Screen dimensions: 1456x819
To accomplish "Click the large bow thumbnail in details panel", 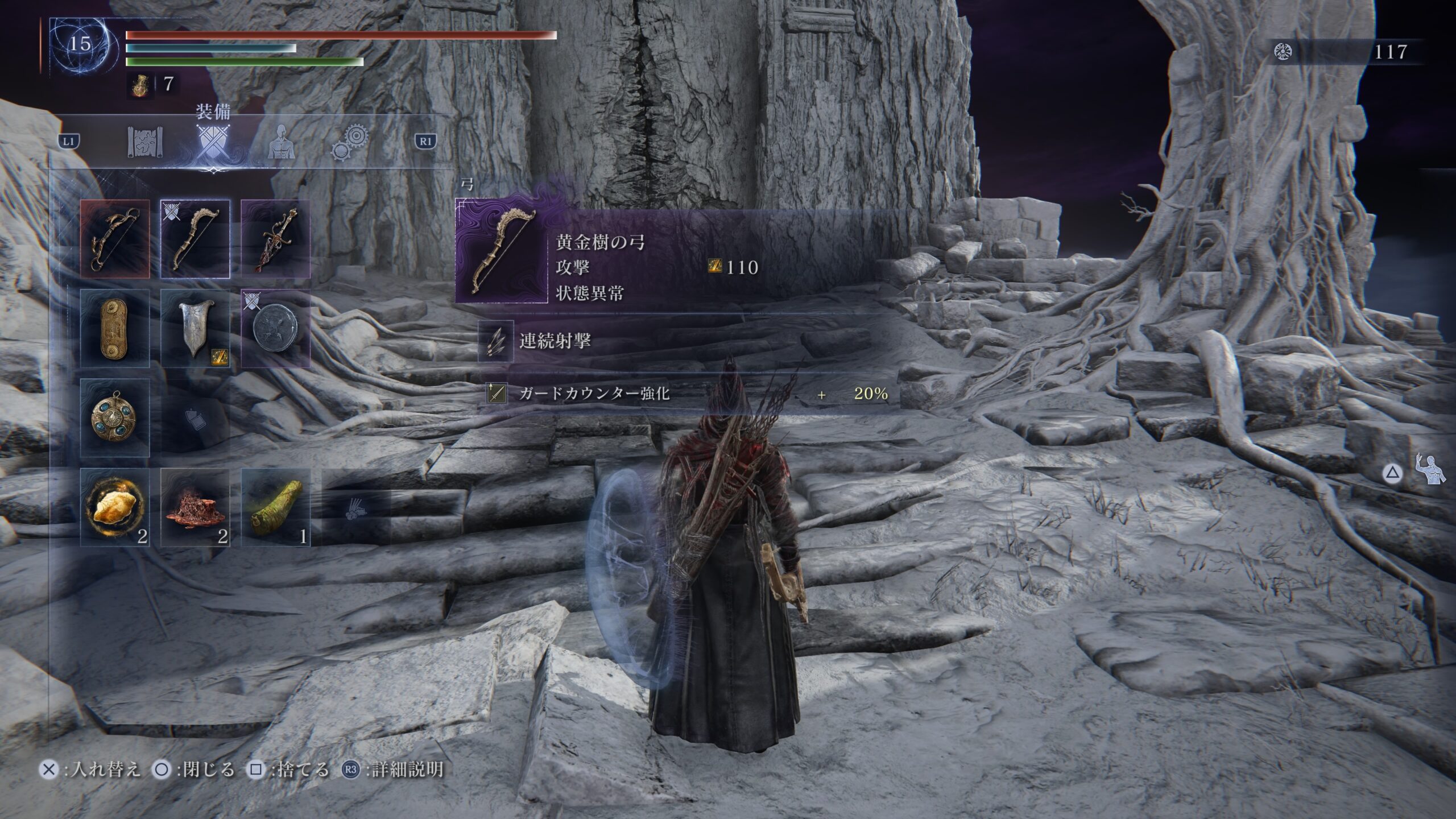I will pos(501,251).
